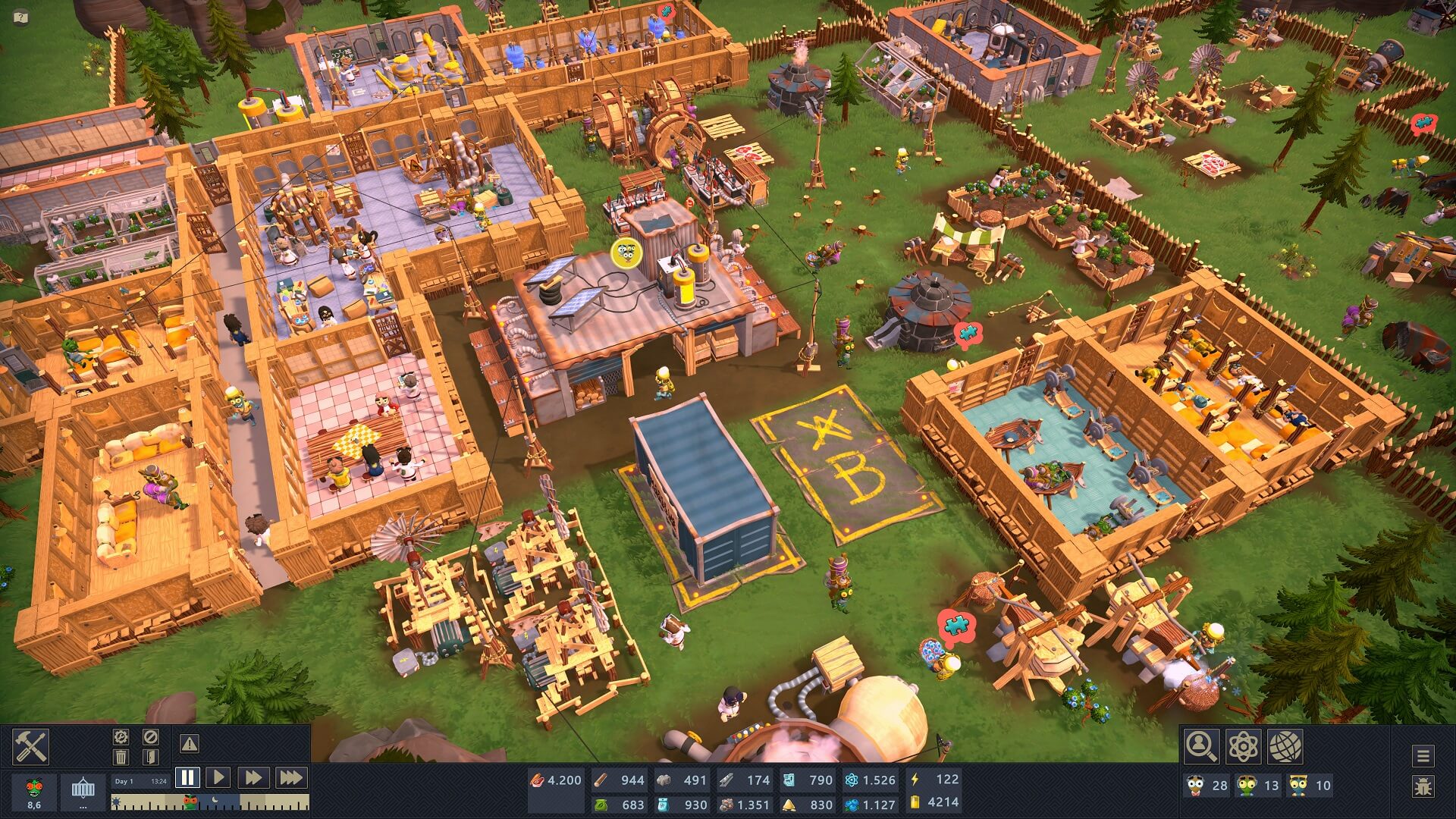
Task: Open the shipping container delivery panel
Action: point(83,791)
